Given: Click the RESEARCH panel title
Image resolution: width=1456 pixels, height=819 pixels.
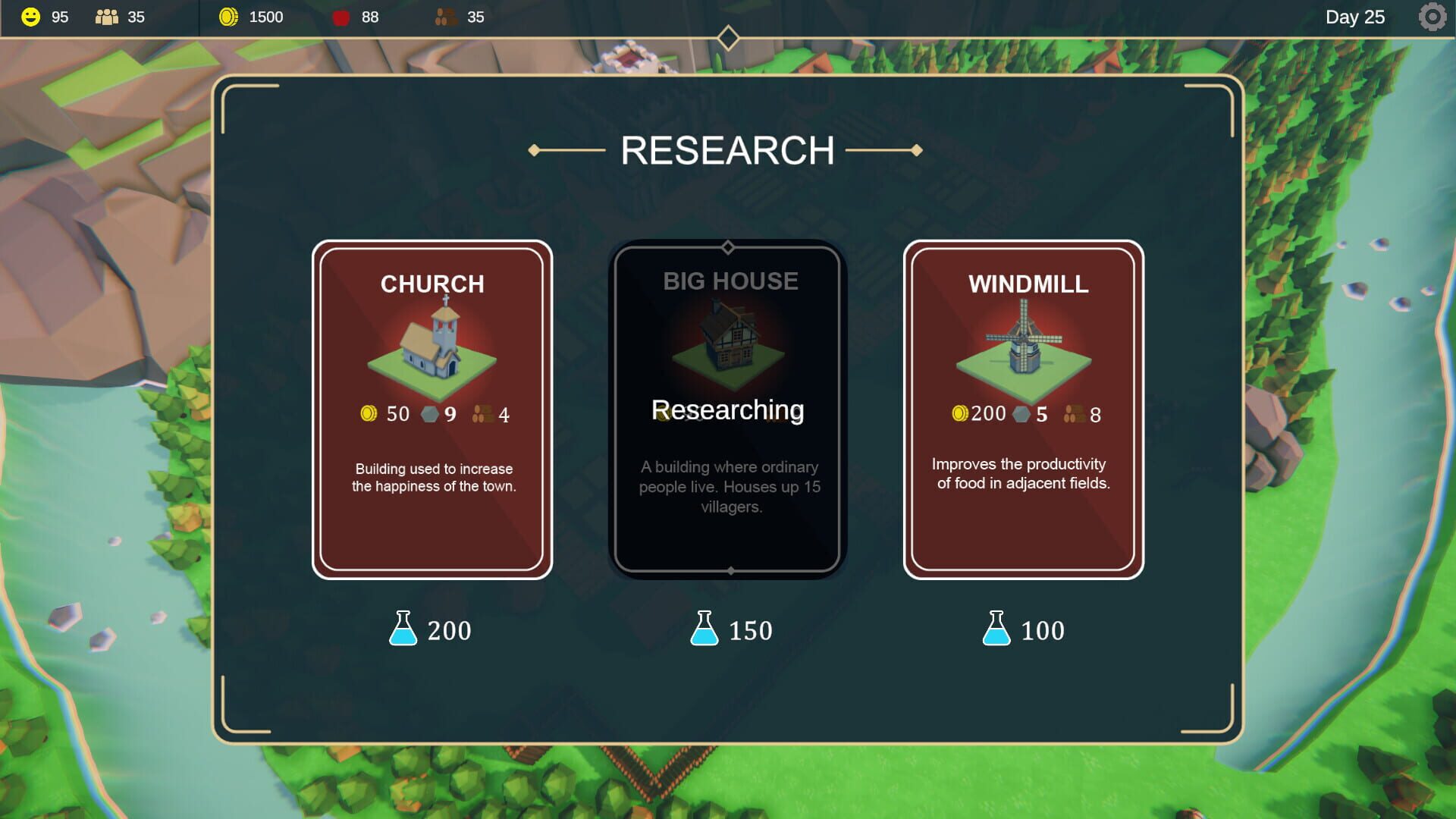Looking at the screenshot, I should point(728,149).
